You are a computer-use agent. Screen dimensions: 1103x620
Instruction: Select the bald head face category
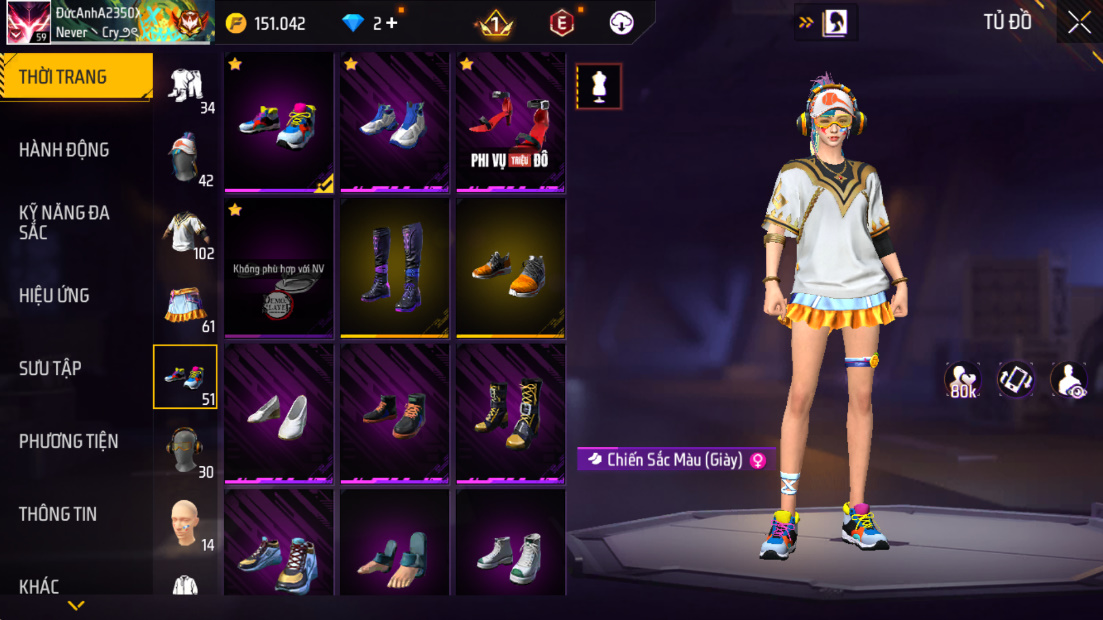tap(185, 523)
